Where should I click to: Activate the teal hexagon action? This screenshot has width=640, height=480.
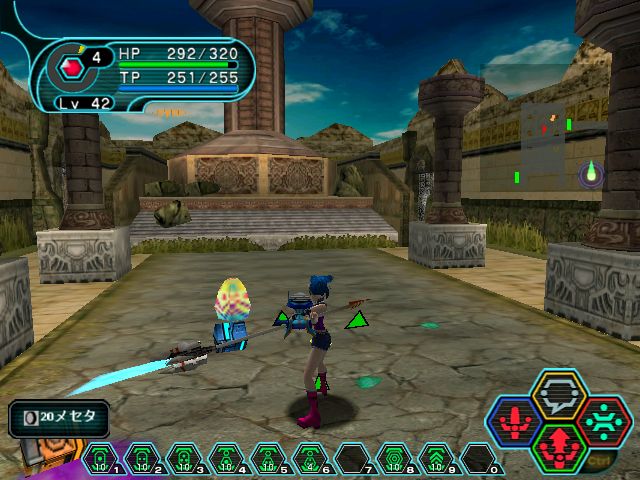(603, 420)
